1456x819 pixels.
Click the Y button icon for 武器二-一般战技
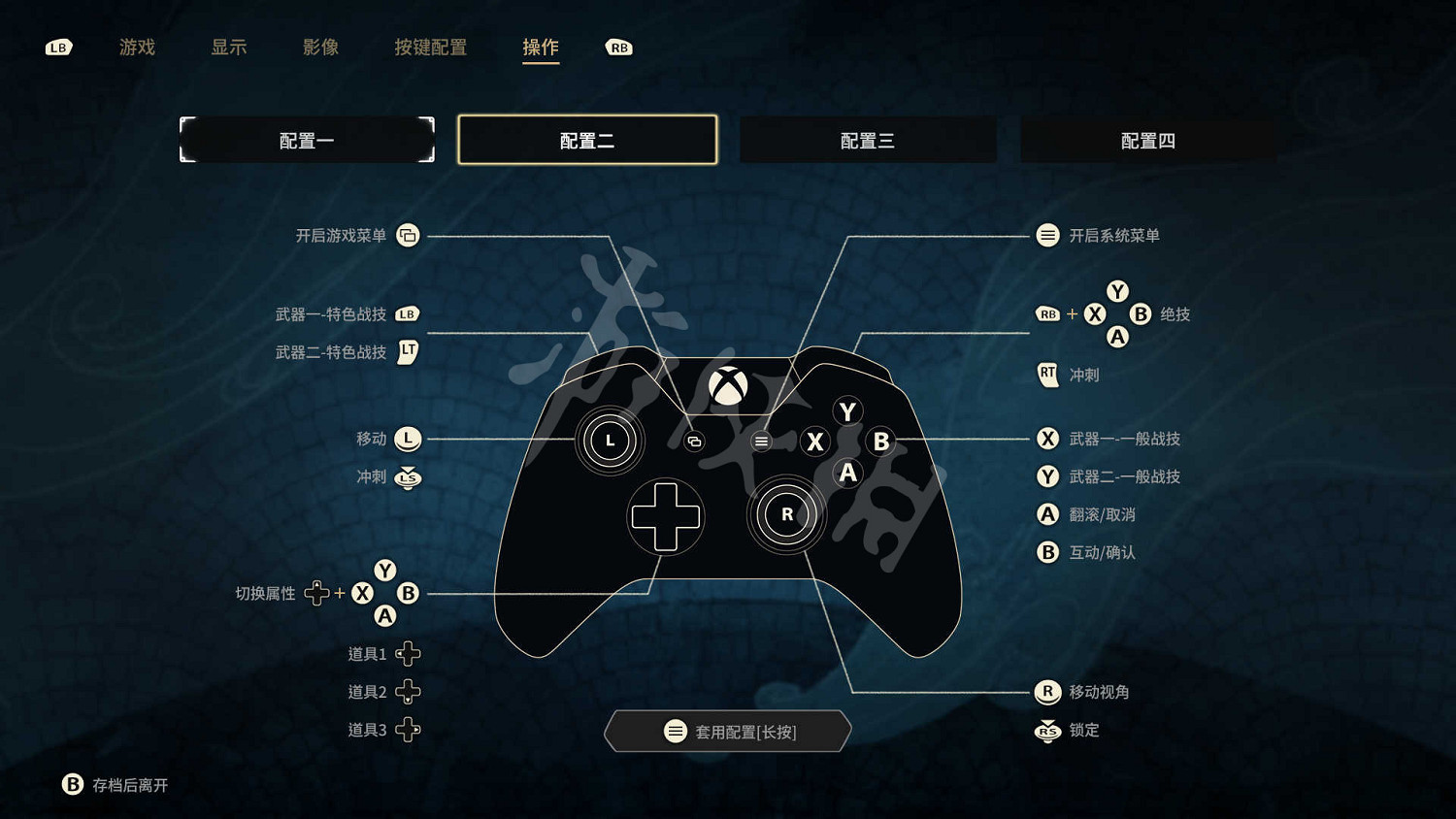1047,476
